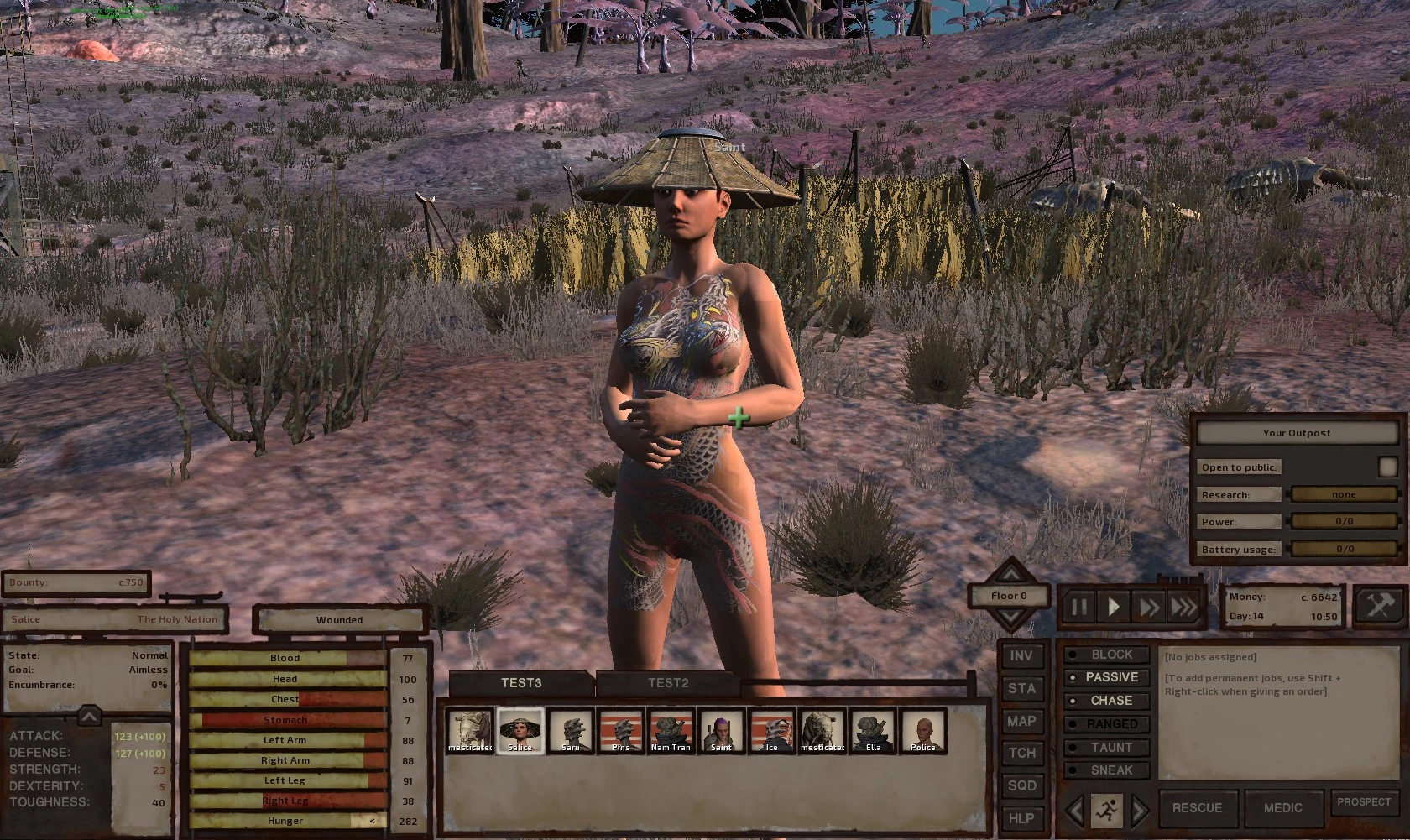Viewport: 1410px width, 840px height.
Task: Toggle the TAUNT behavior
Action: 1110,747
